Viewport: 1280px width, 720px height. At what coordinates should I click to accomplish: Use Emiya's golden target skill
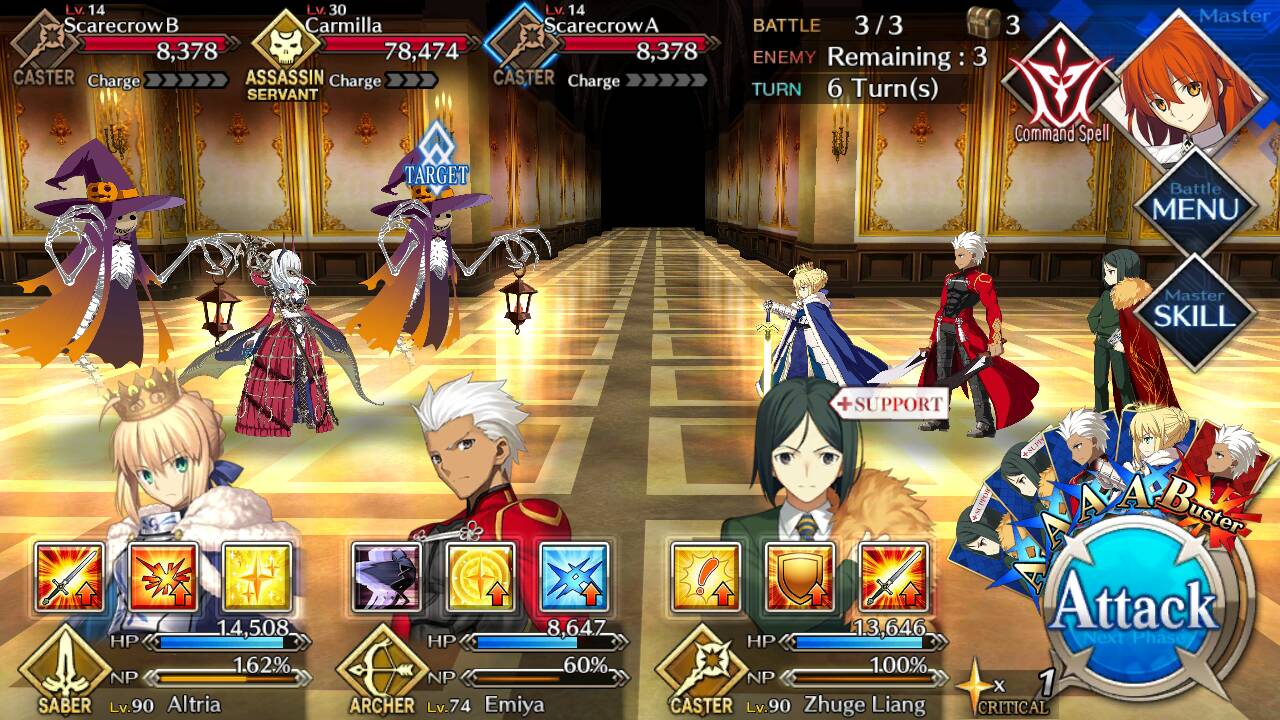pos(481,577)
